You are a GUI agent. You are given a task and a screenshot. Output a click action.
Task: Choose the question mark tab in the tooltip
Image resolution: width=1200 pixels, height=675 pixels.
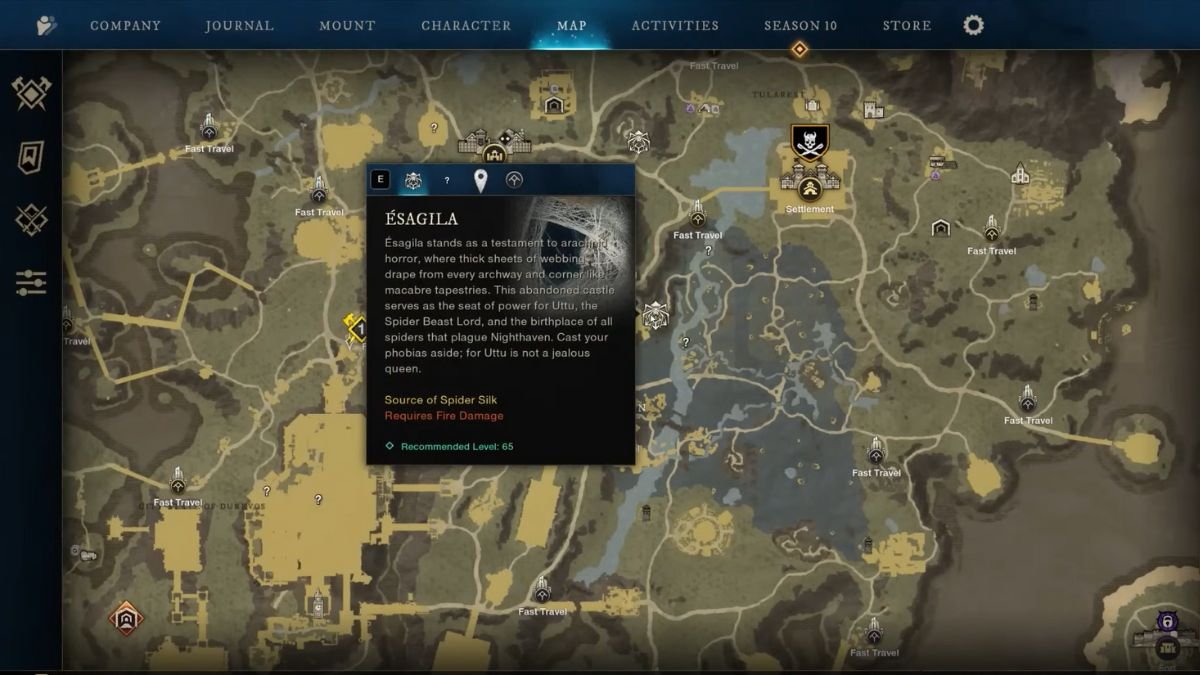[447, 180]
